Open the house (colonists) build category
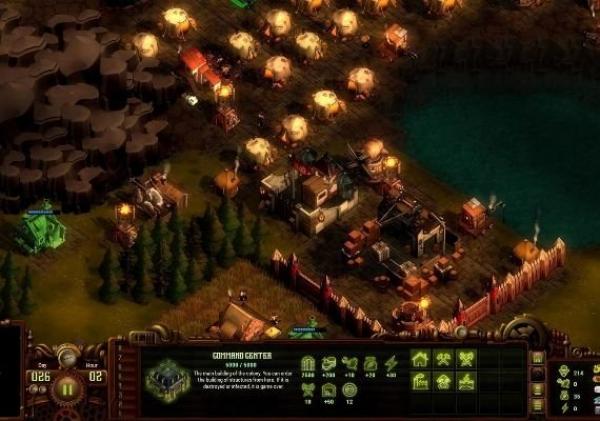The image size is (600, 421). (419, 359)
